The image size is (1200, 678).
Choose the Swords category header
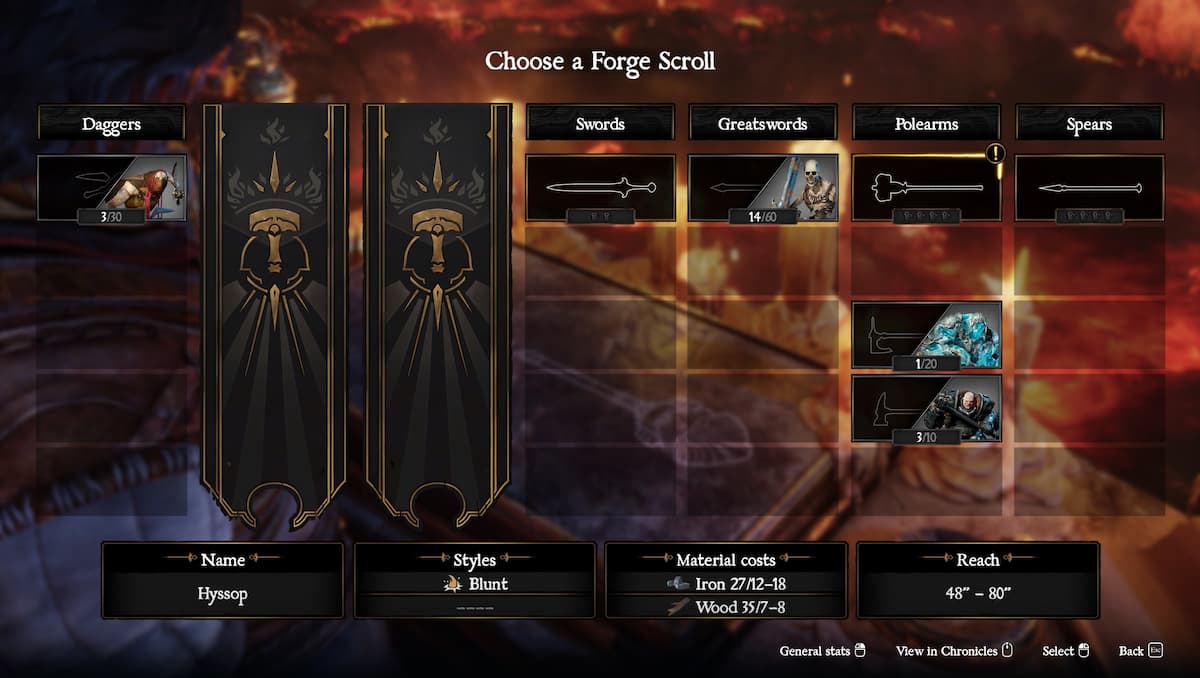(x=600, y=124)
